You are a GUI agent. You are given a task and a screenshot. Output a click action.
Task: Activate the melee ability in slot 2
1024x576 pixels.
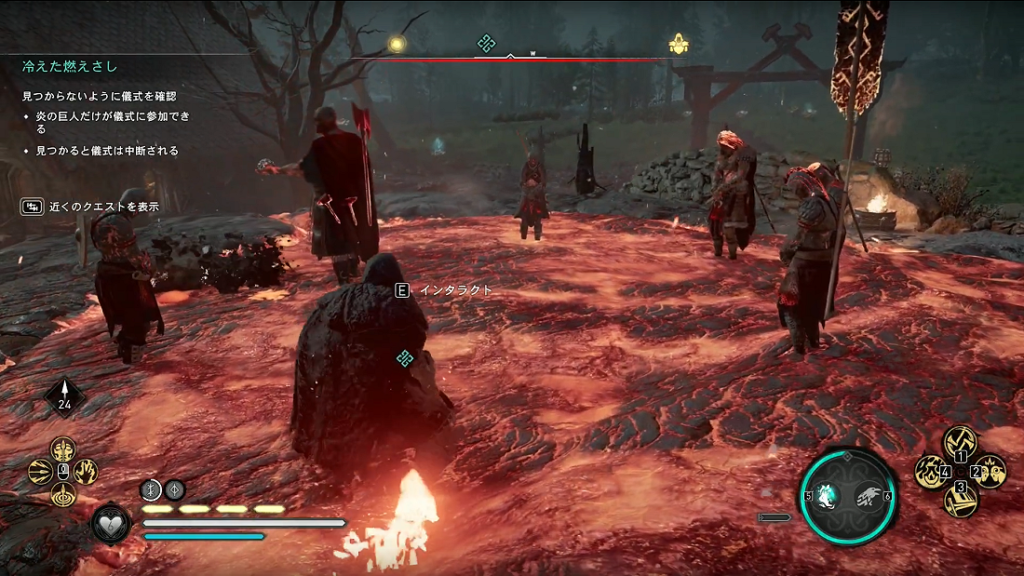[990, 470]
